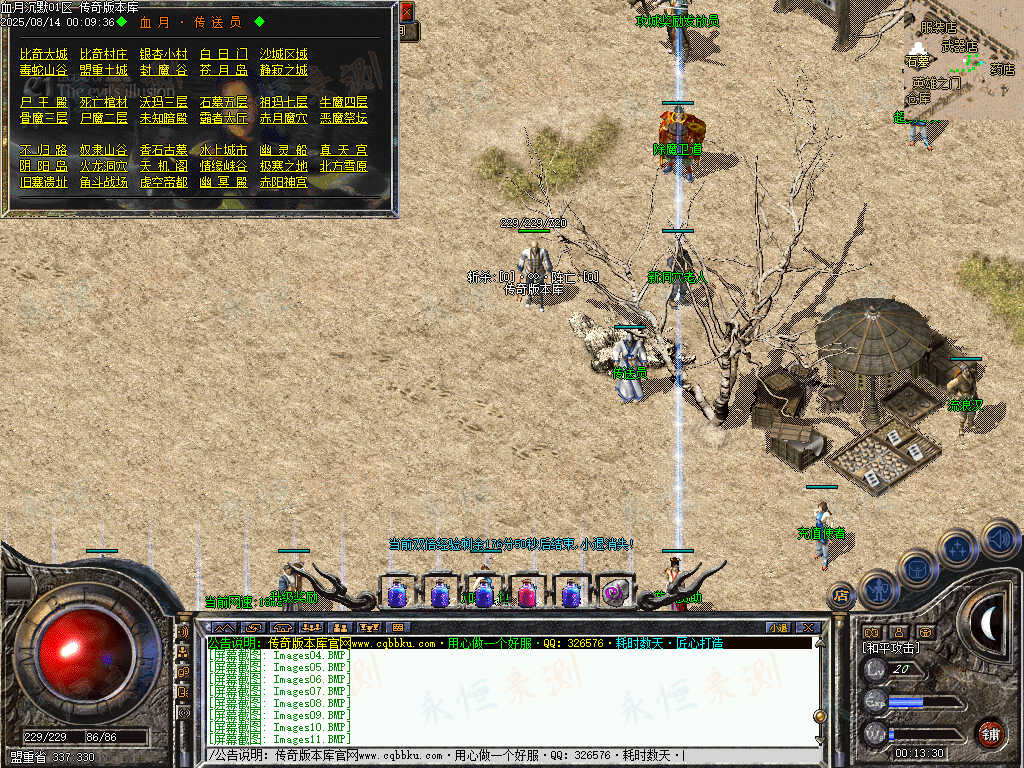The width and height of the screenshot is (1024, 768).
Task: Use the pink potion in the belt
Action: (527, 594)
